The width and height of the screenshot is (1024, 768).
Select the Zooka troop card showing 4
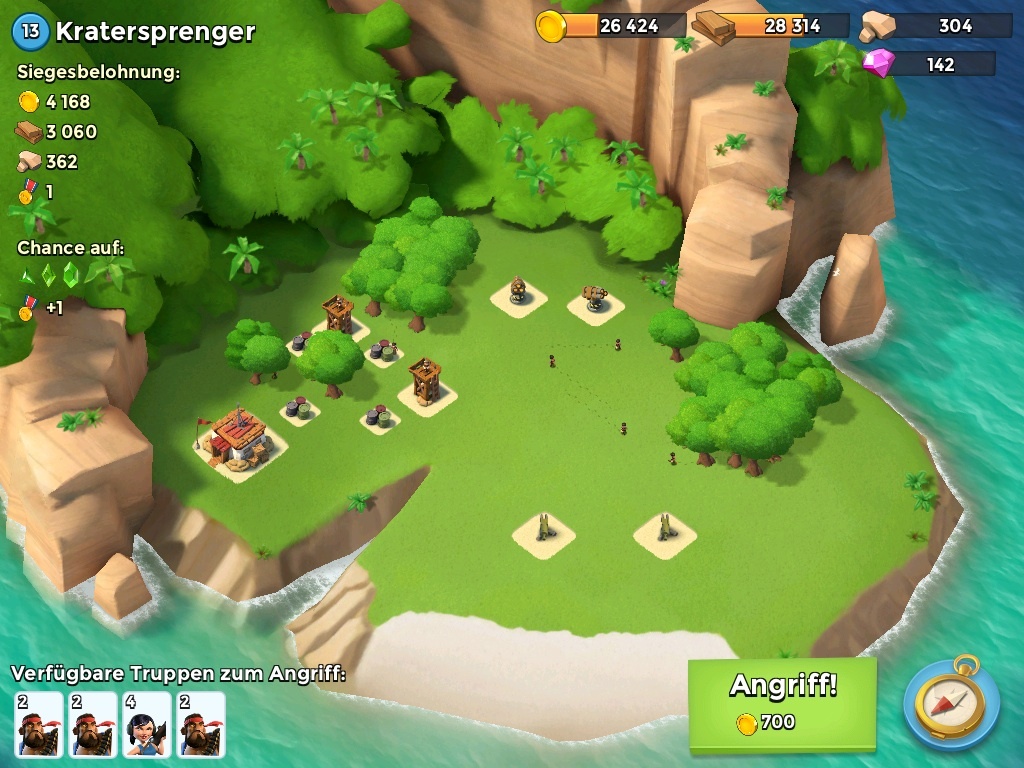point(147,724)
